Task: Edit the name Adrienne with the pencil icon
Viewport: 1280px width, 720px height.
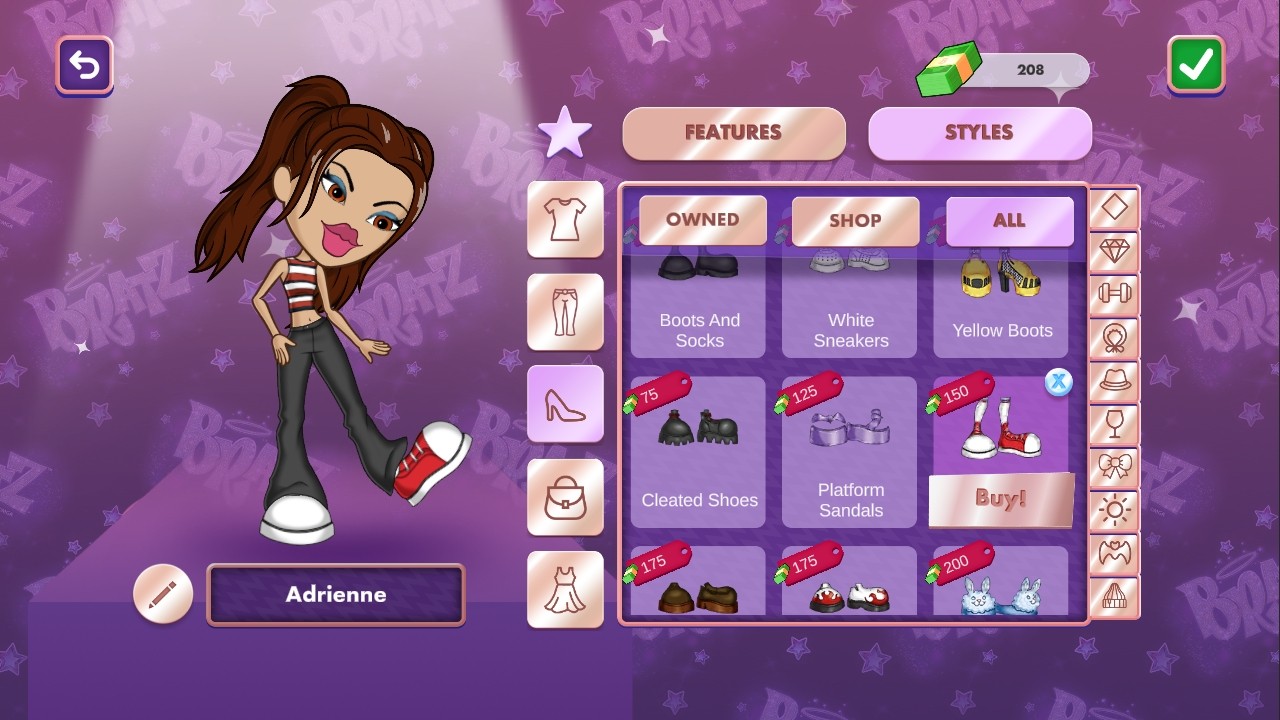Action: coord(163,593)
